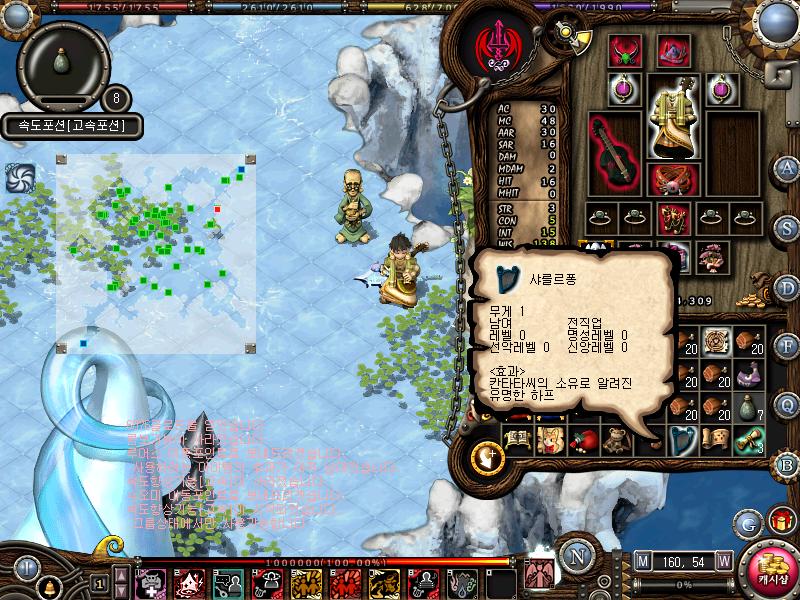Activate the first skill icon on hotbar
Viewport: 800px width, 600px height.
coord(150,582)
